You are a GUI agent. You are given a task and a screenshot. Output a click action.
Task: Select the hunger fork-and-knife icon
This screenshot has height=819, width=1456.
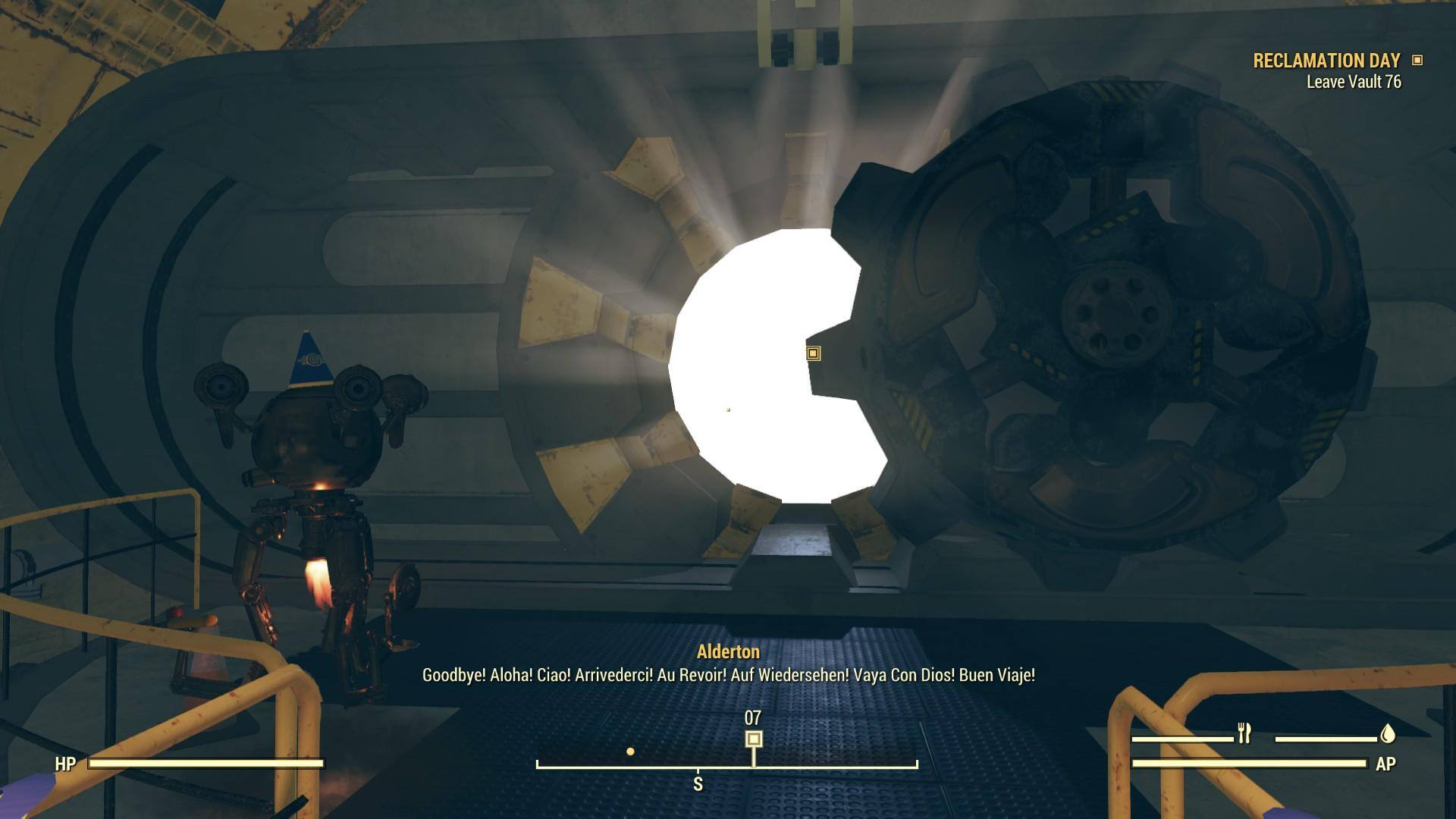point(1244,733)
